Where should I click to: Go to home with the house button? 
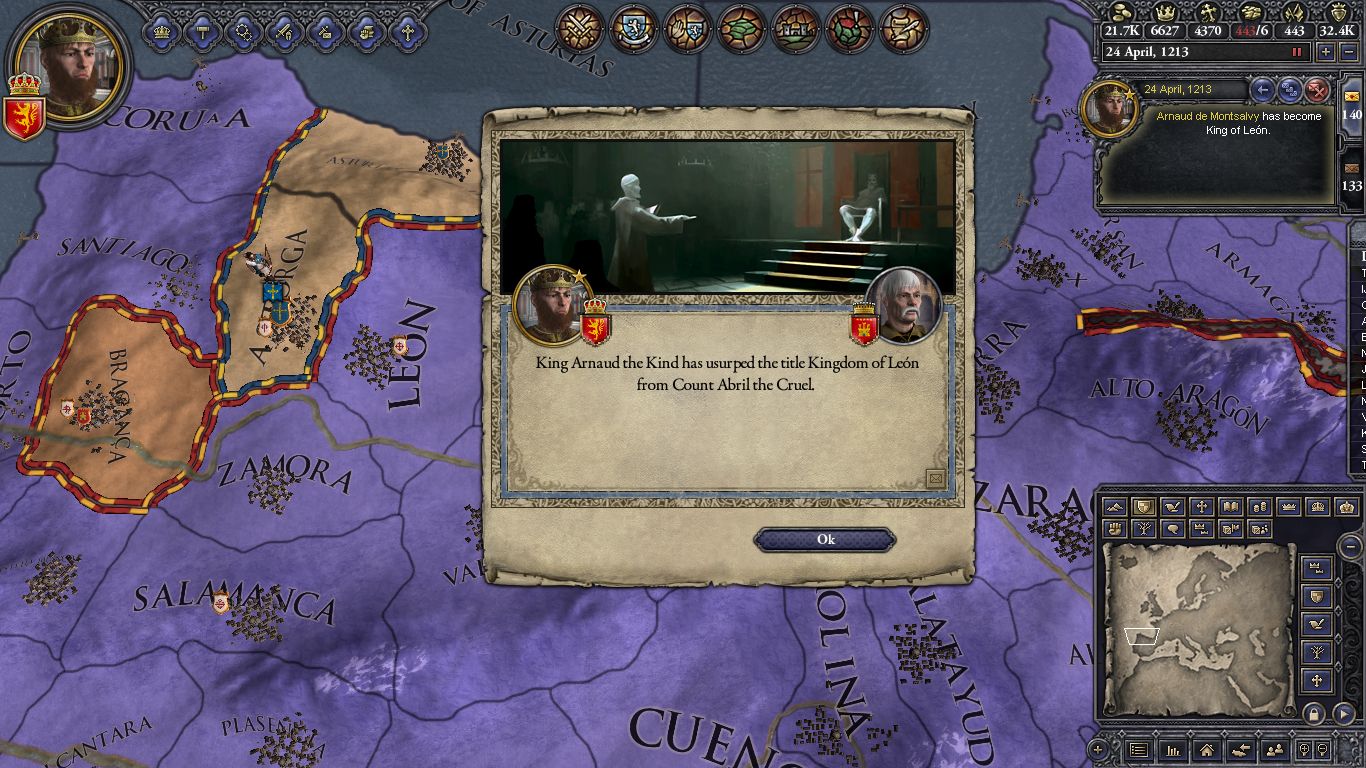tap(1206, 749)
